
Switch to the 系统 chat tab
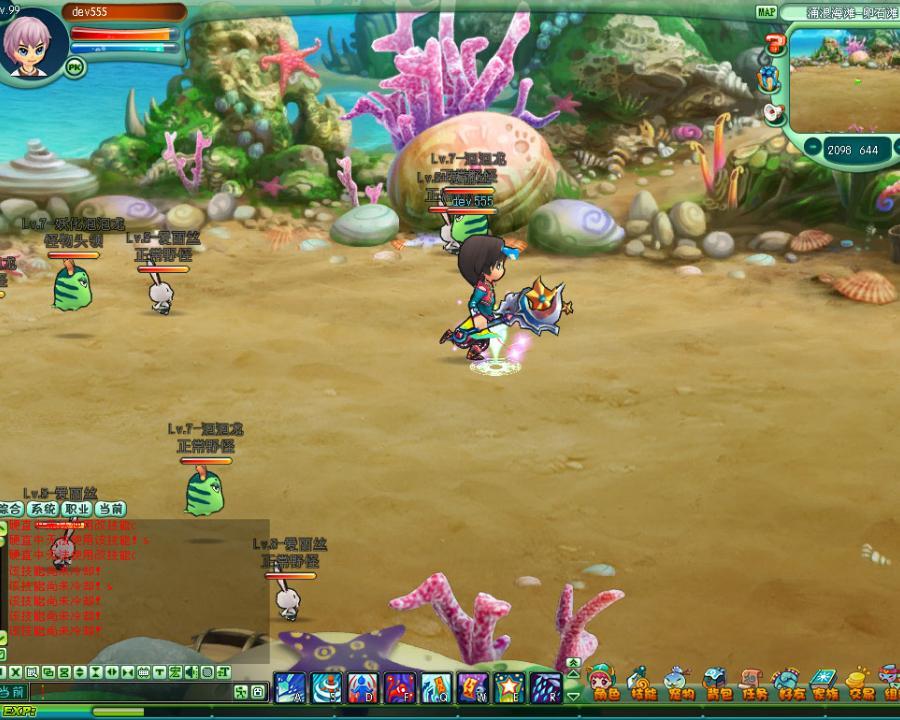[x=42, y=509]
